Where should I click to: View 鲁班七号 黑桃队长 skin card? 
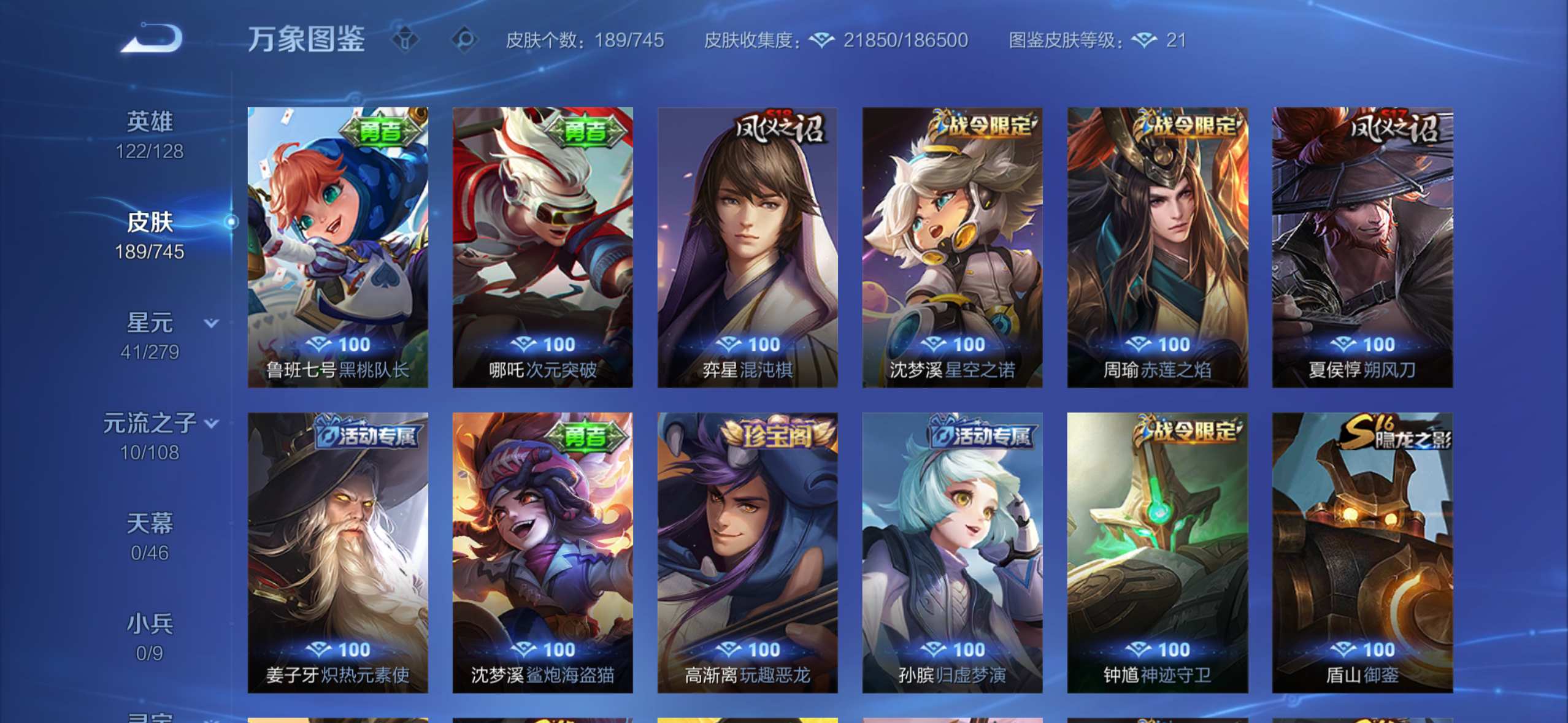(x=337, y=247)
